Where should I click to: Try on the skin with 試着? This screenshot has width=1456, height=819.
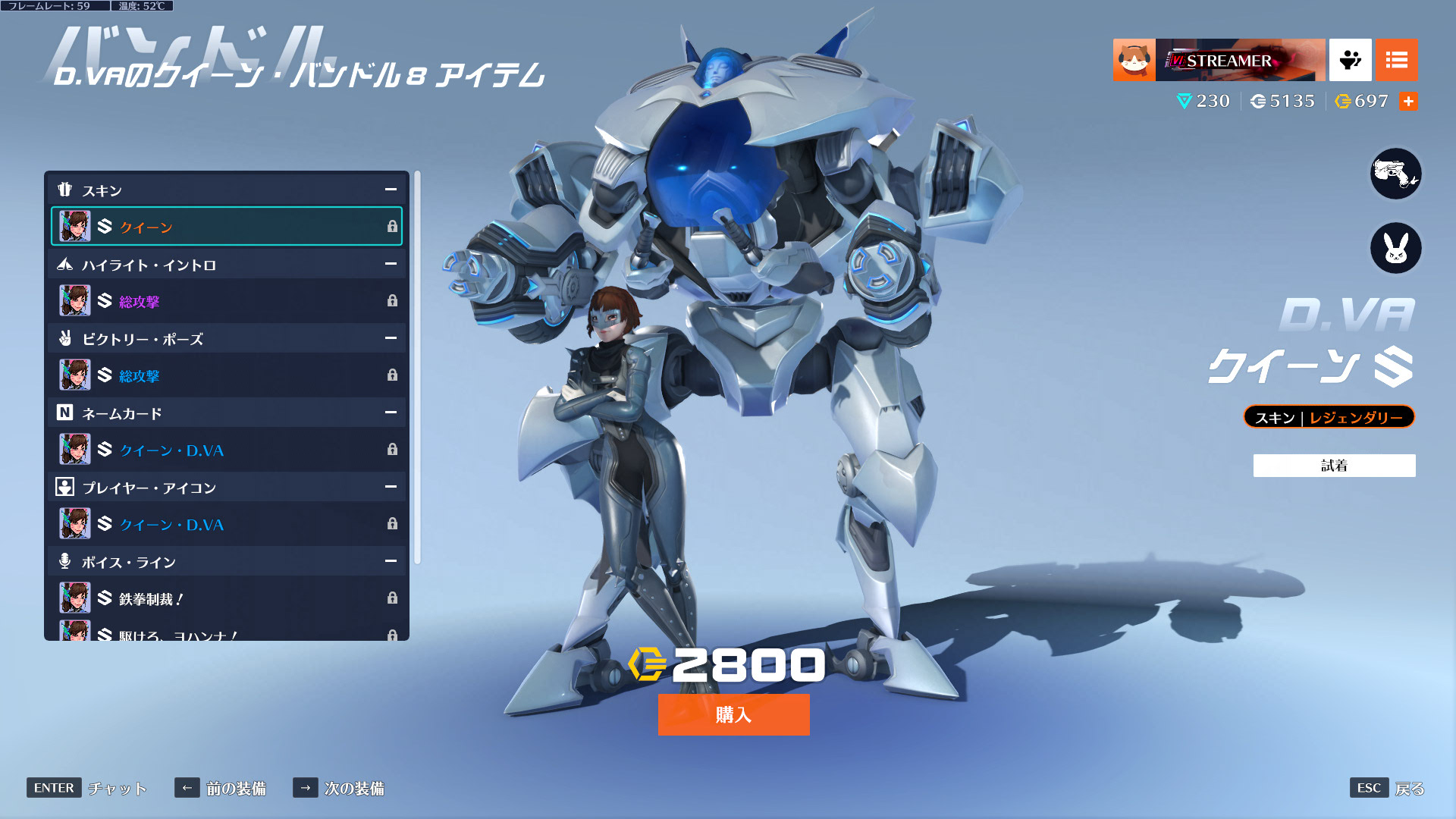tap(1334, 466)
